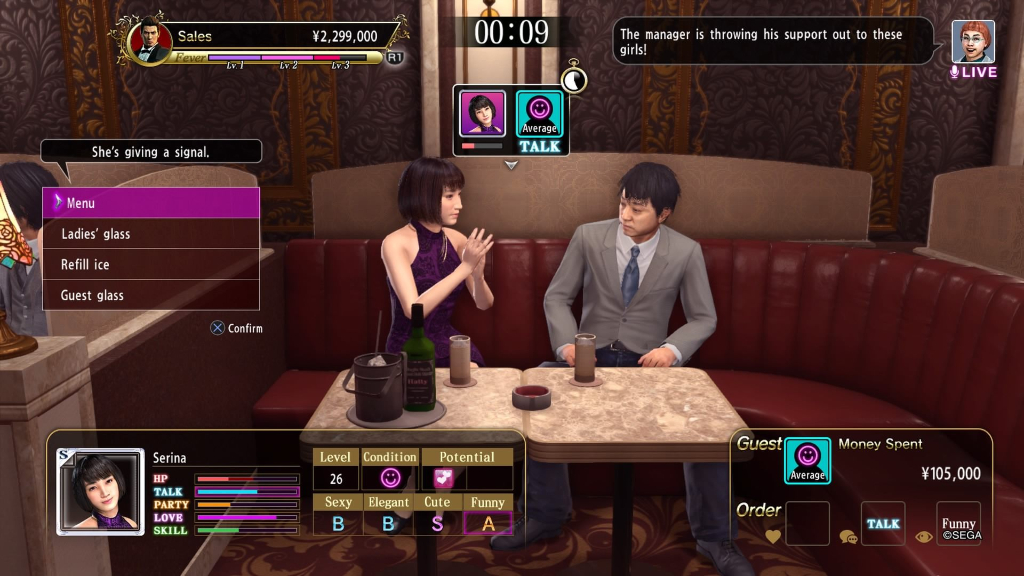
Task: Click the pink Condition smiley icon
Action: pyautogui.click(x=390, y=478)
